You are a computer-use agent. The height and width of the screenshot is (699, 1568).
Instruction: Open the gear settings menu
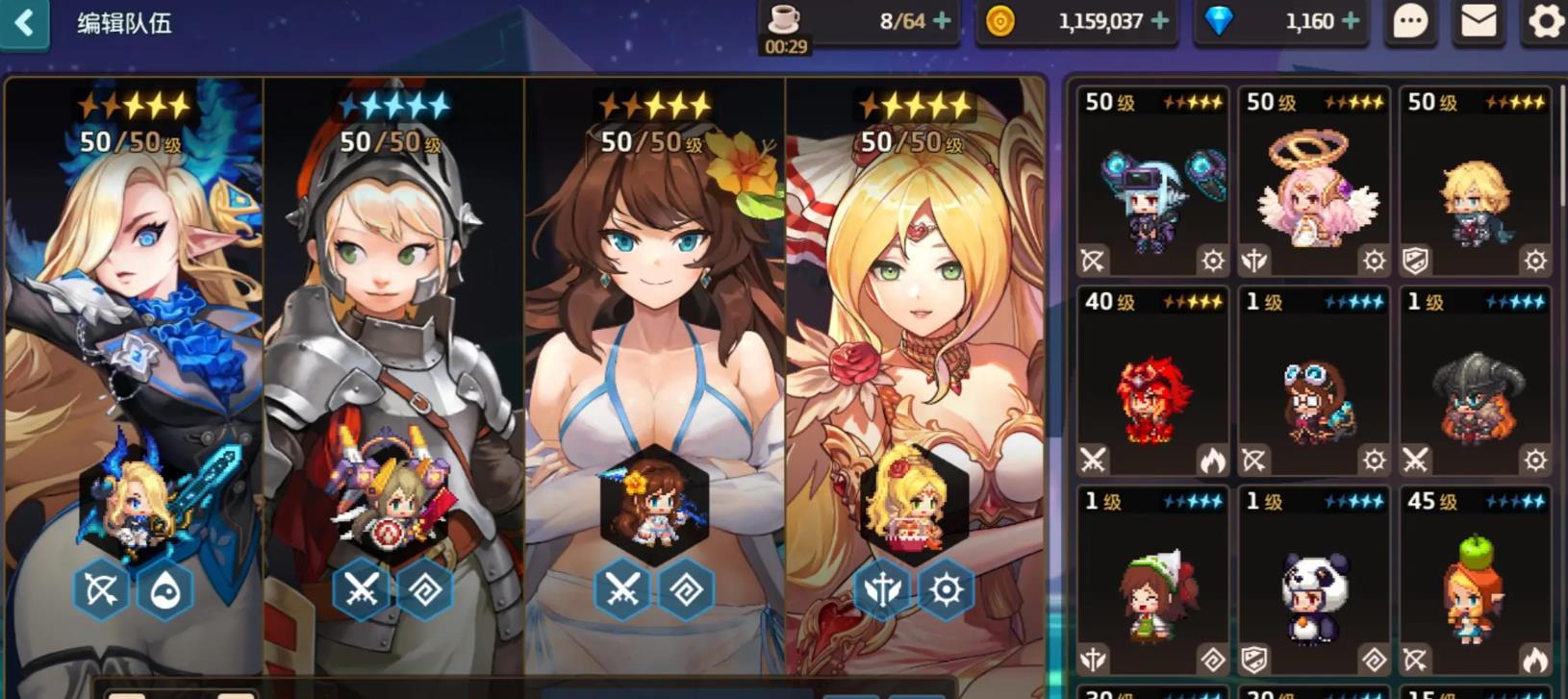click(1545, 21)
